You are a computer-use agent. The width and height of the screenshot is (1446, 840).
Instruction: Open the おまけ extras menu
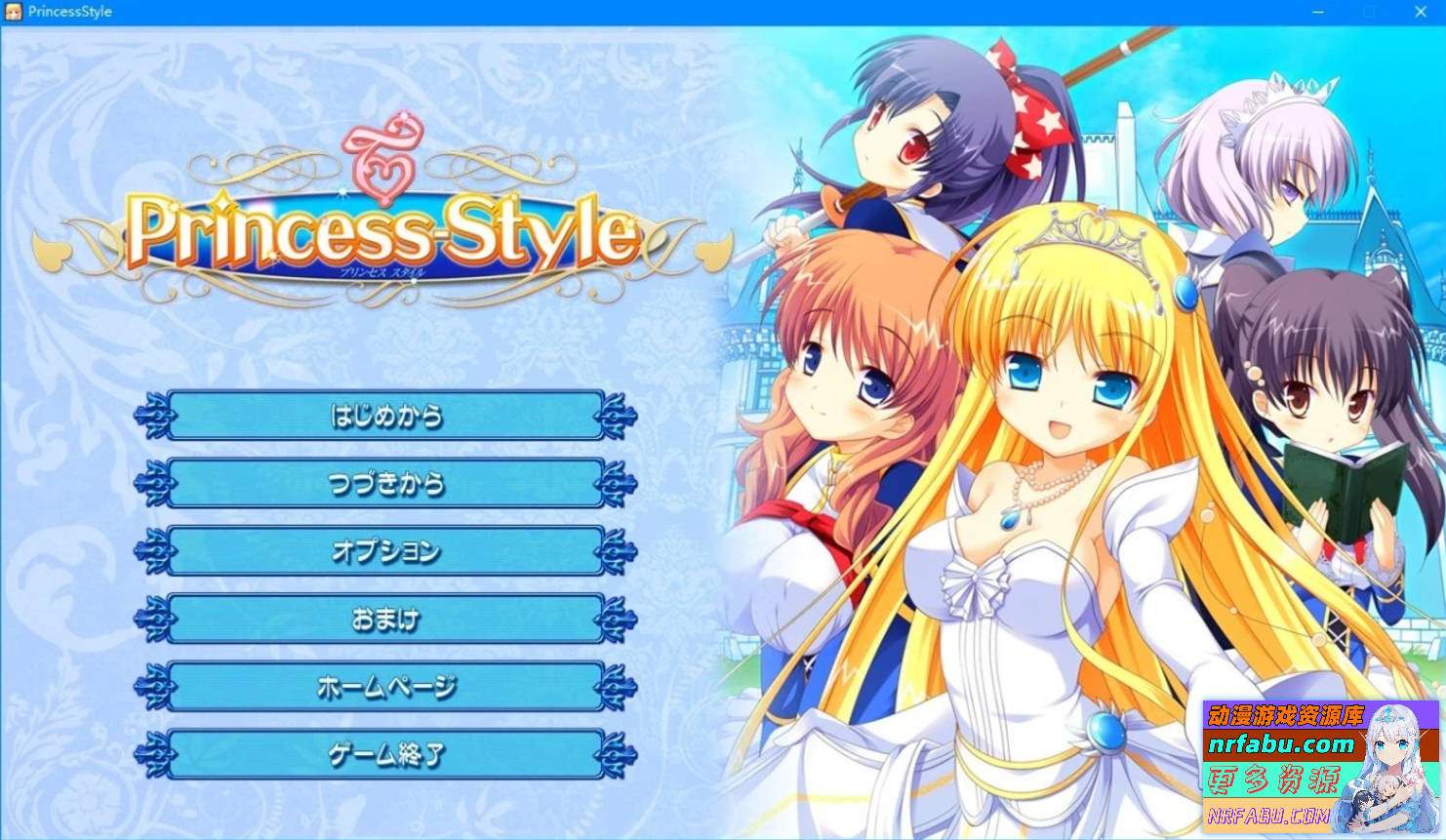385,620
